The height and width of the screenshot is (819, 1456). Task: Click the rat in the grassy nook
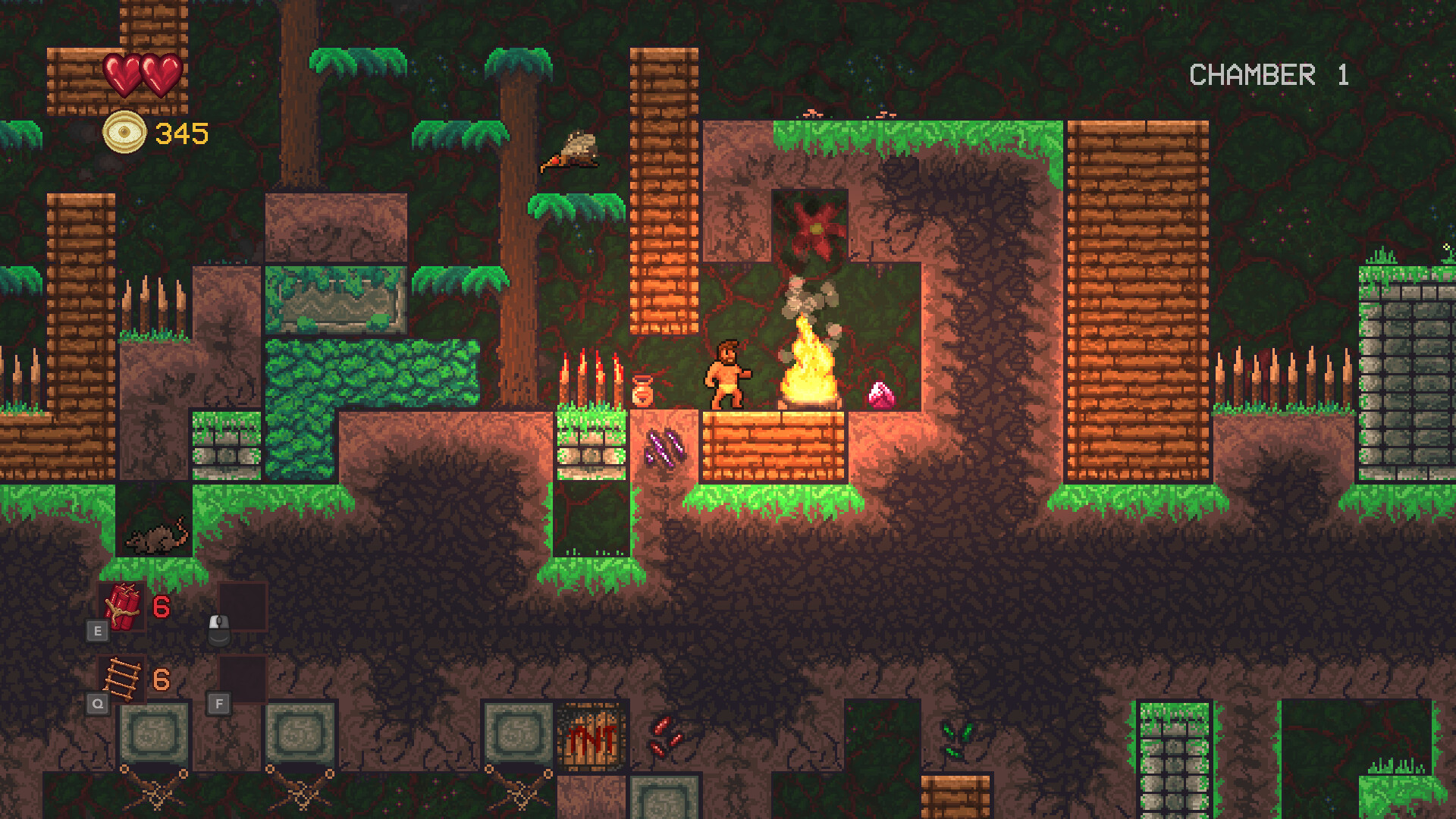pos(157,538)
